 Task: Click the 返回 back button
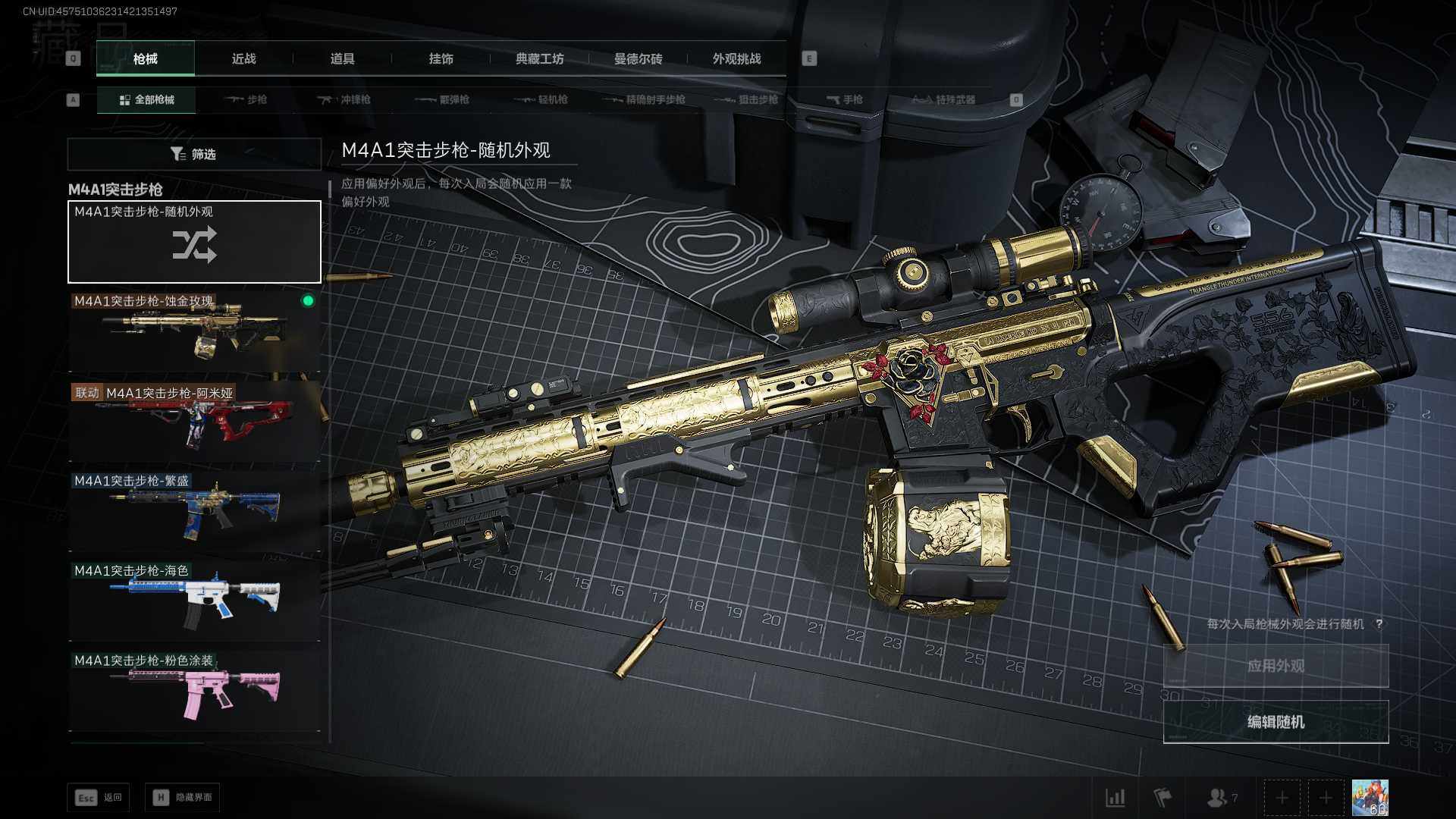tap(99, 797)
